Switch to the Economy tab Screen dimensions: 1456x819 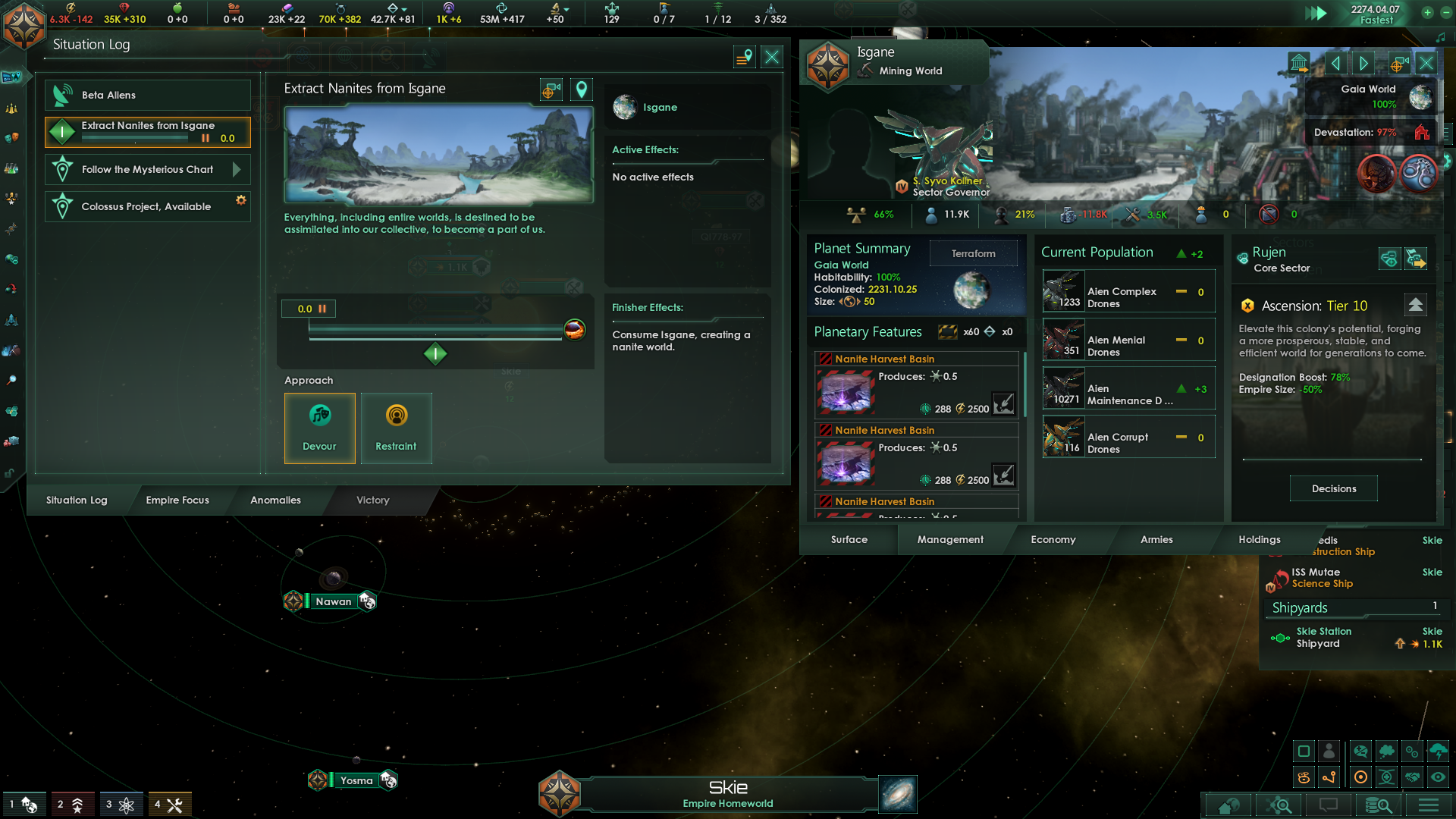(1053, 539)
